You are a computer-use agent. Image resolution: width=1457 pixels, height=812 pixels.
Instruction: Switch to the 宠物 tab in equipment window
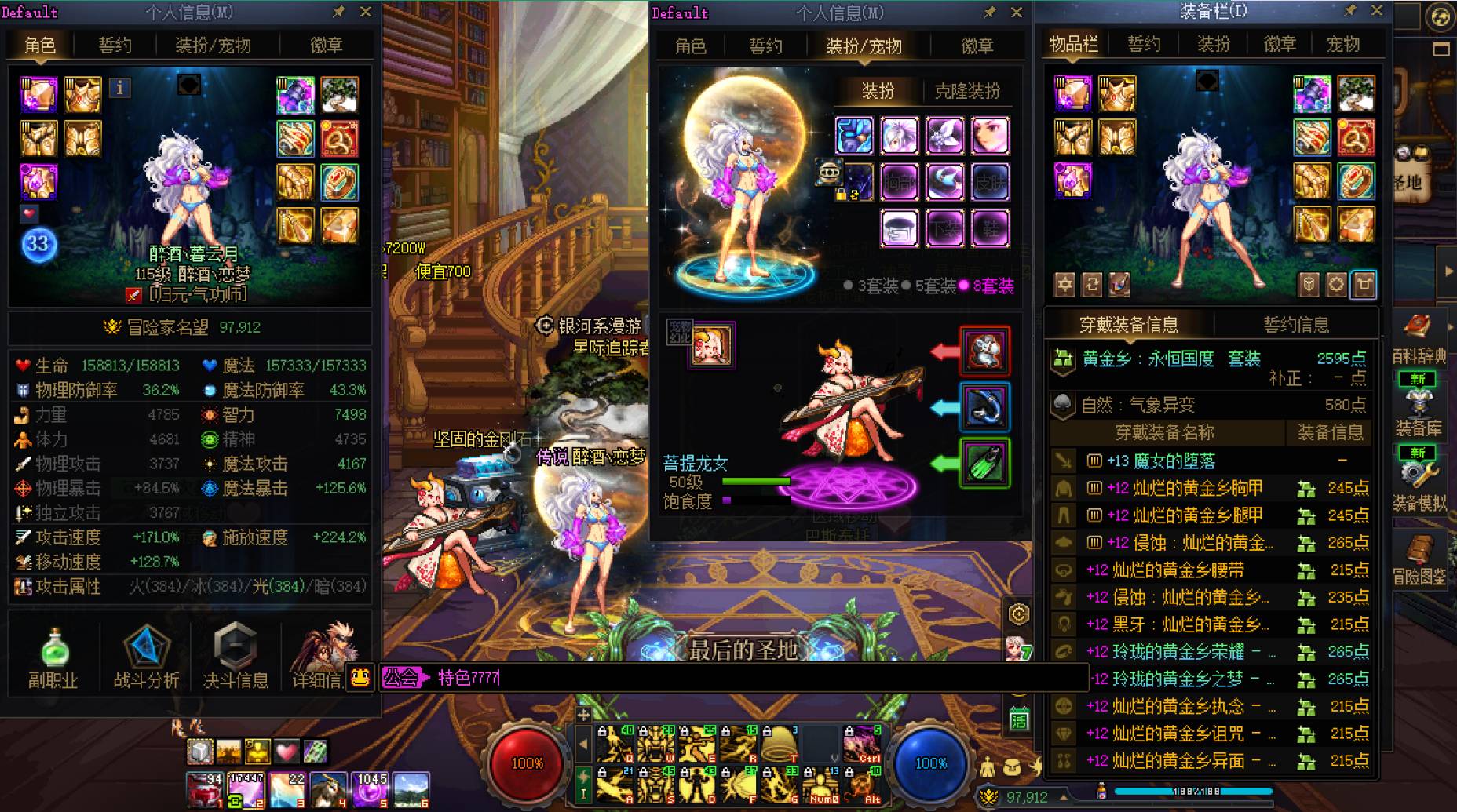(x=1343, y=44)
